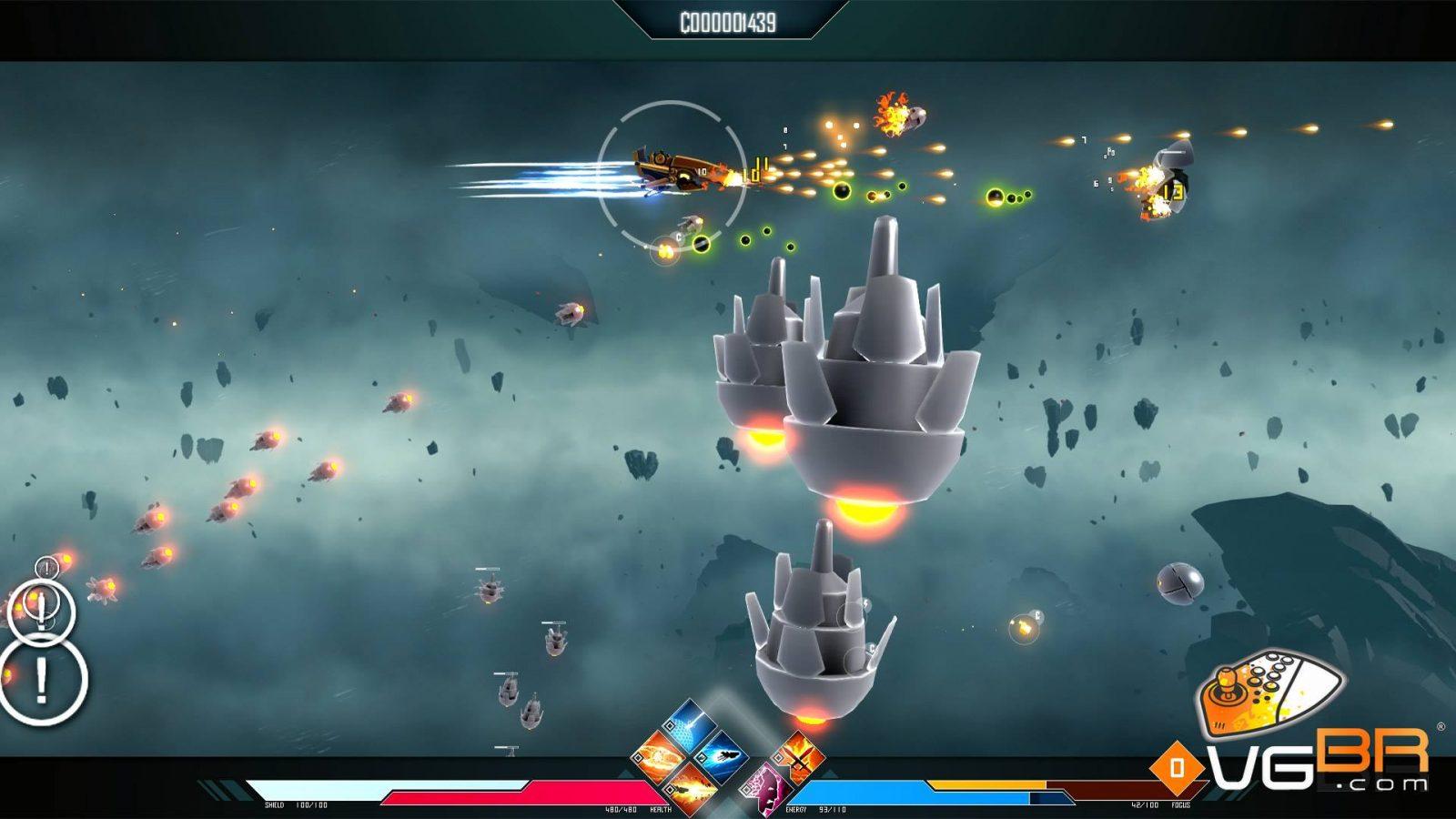Trigger the orange fire vortex ability
Image resolution: width=1456 pixels, height=819 pixels.
coord(657,758)
